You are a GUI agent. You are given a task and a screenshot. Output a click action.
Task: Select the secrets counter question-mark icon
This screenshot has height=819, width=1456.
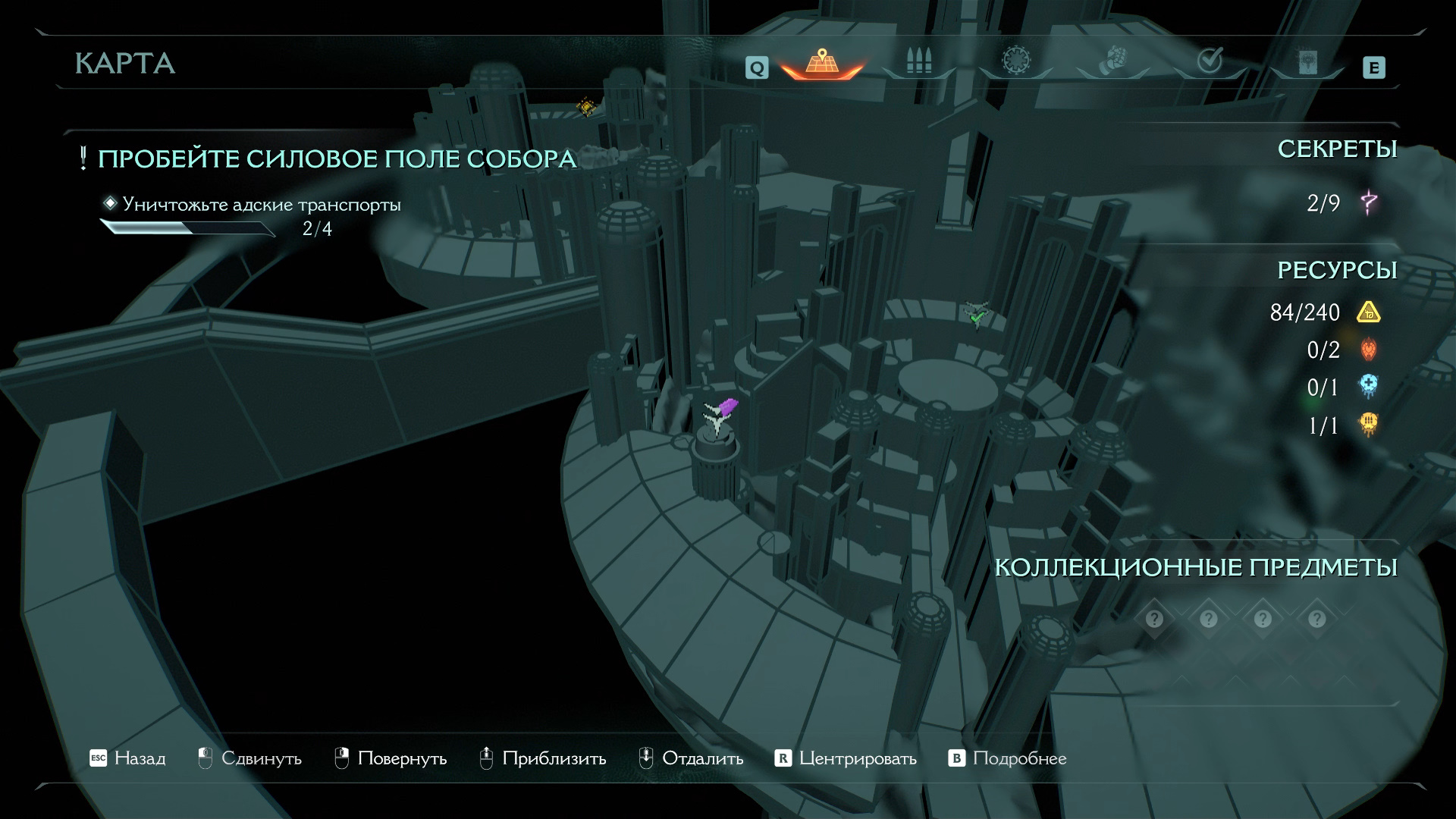click(x=1369, y=202)
